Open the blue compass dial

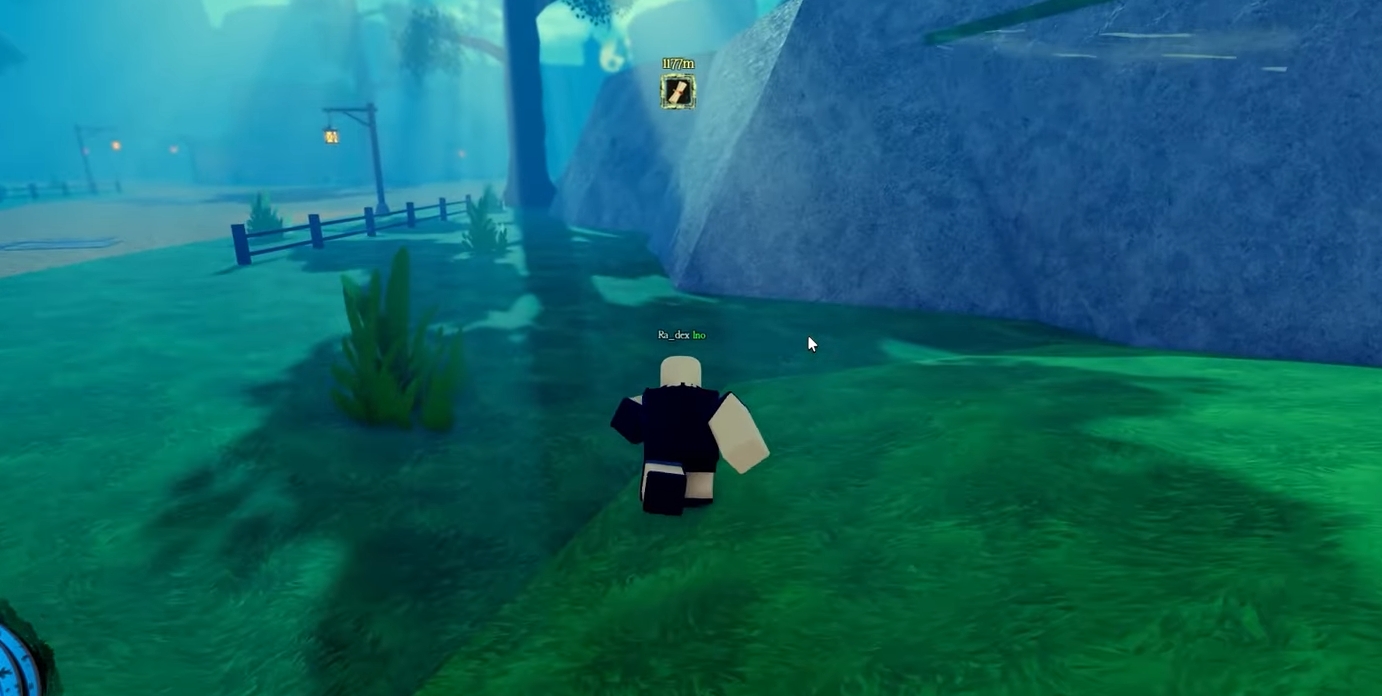coord(14,665)
